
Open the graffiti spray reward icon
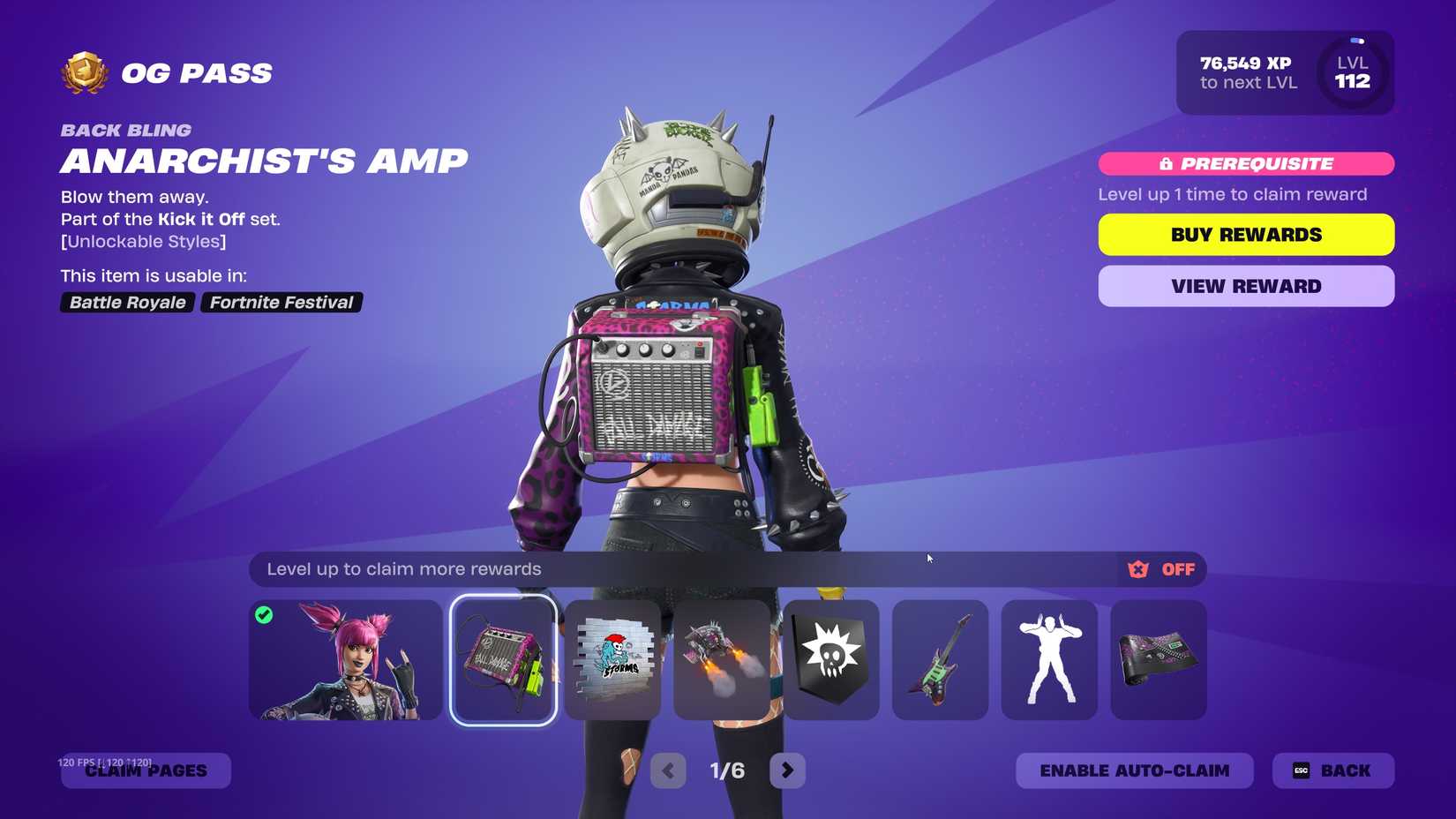[612, 659]
